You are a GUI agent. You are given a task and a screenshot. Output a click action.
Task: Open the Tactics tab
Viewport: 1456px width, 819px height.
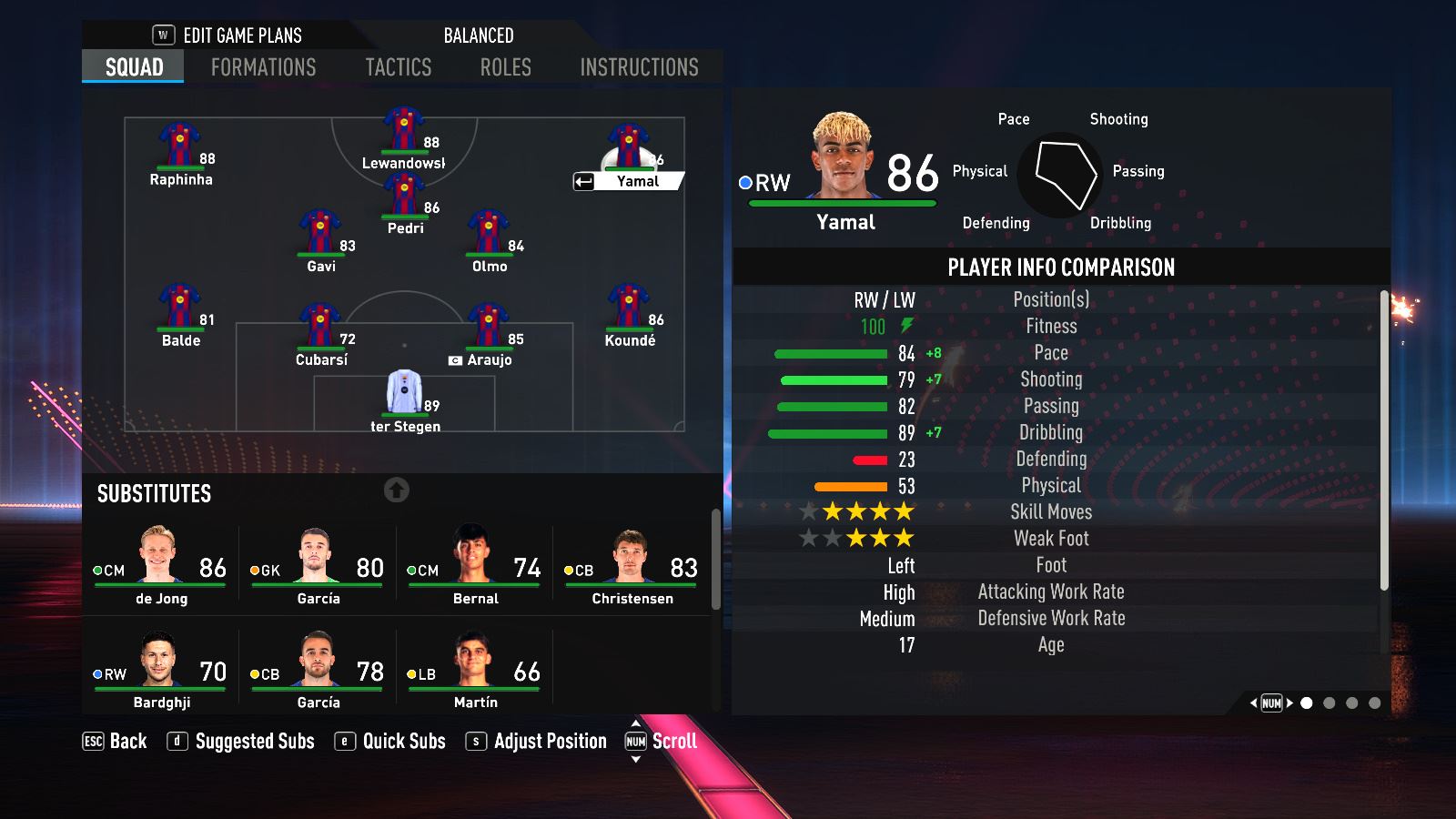point(398,67)
